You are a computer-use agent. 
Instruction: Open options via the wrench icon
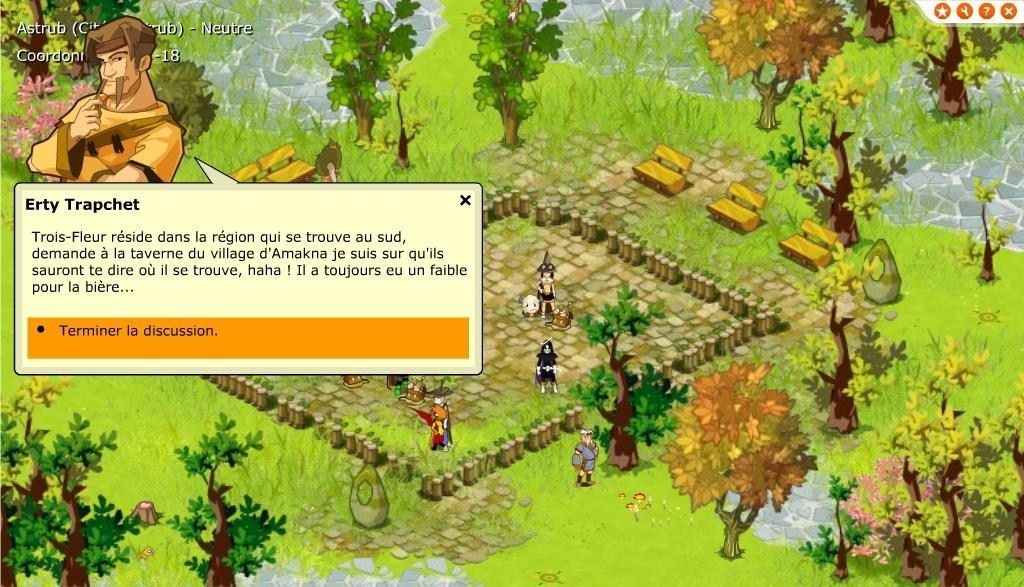tap(964, 11)
